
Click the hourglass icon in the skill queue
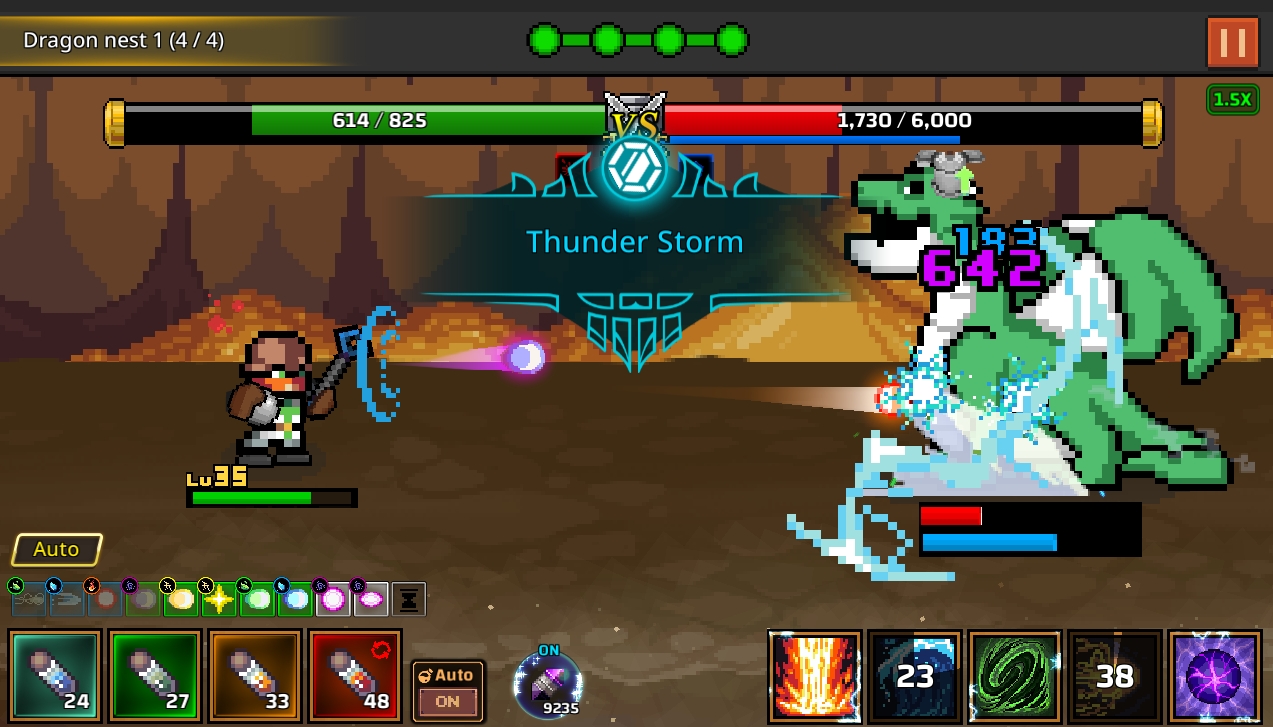tap(409, 599)
